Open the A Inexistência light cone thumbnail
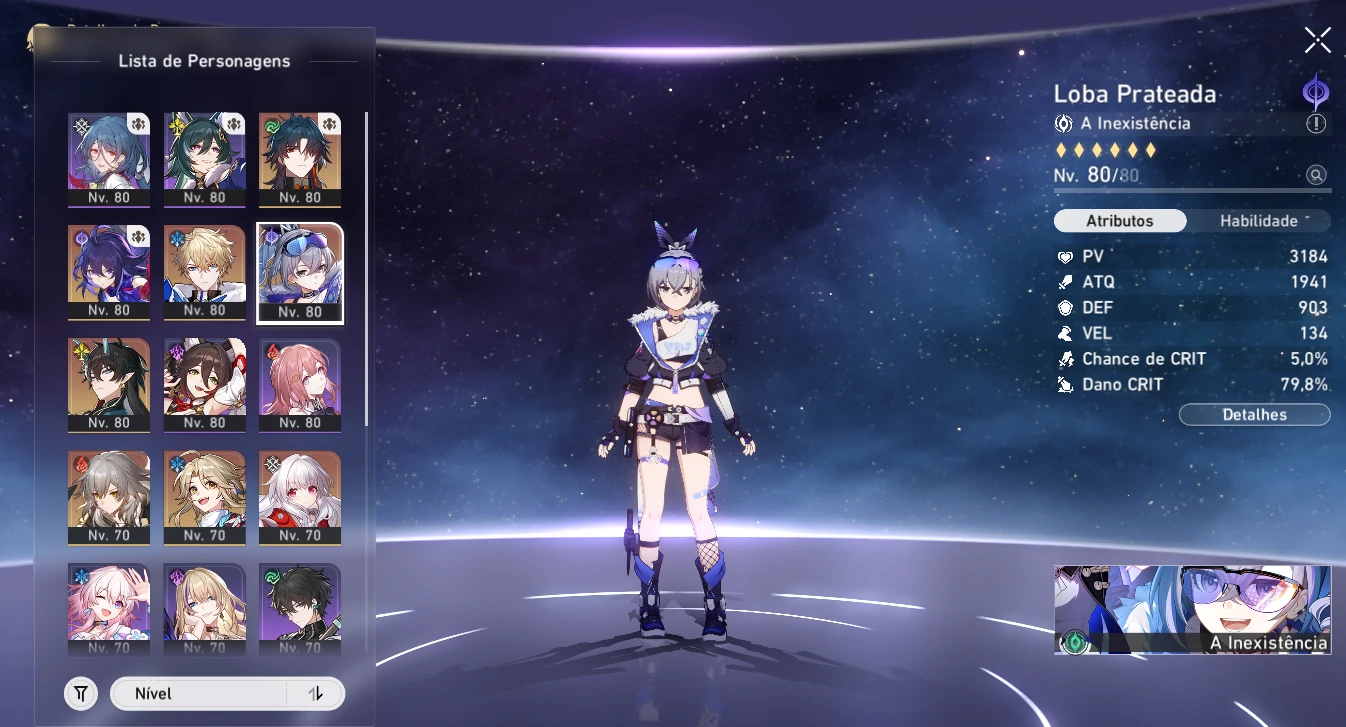The height and width of the screenshot is (727, 1346). pyautogui.click(x=1192, y=610)
